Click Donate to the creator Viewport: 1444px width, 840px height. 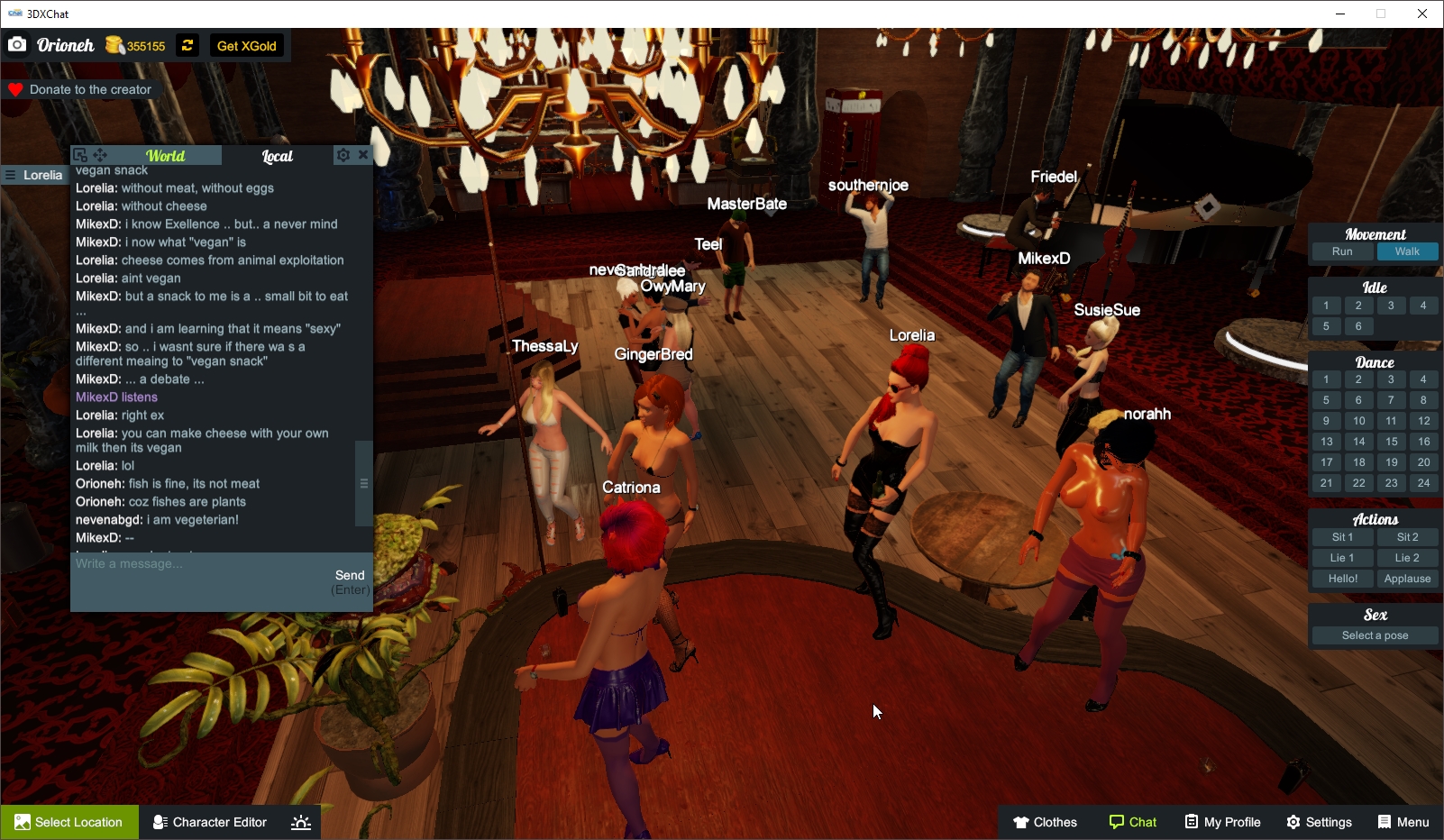[82, 88]
